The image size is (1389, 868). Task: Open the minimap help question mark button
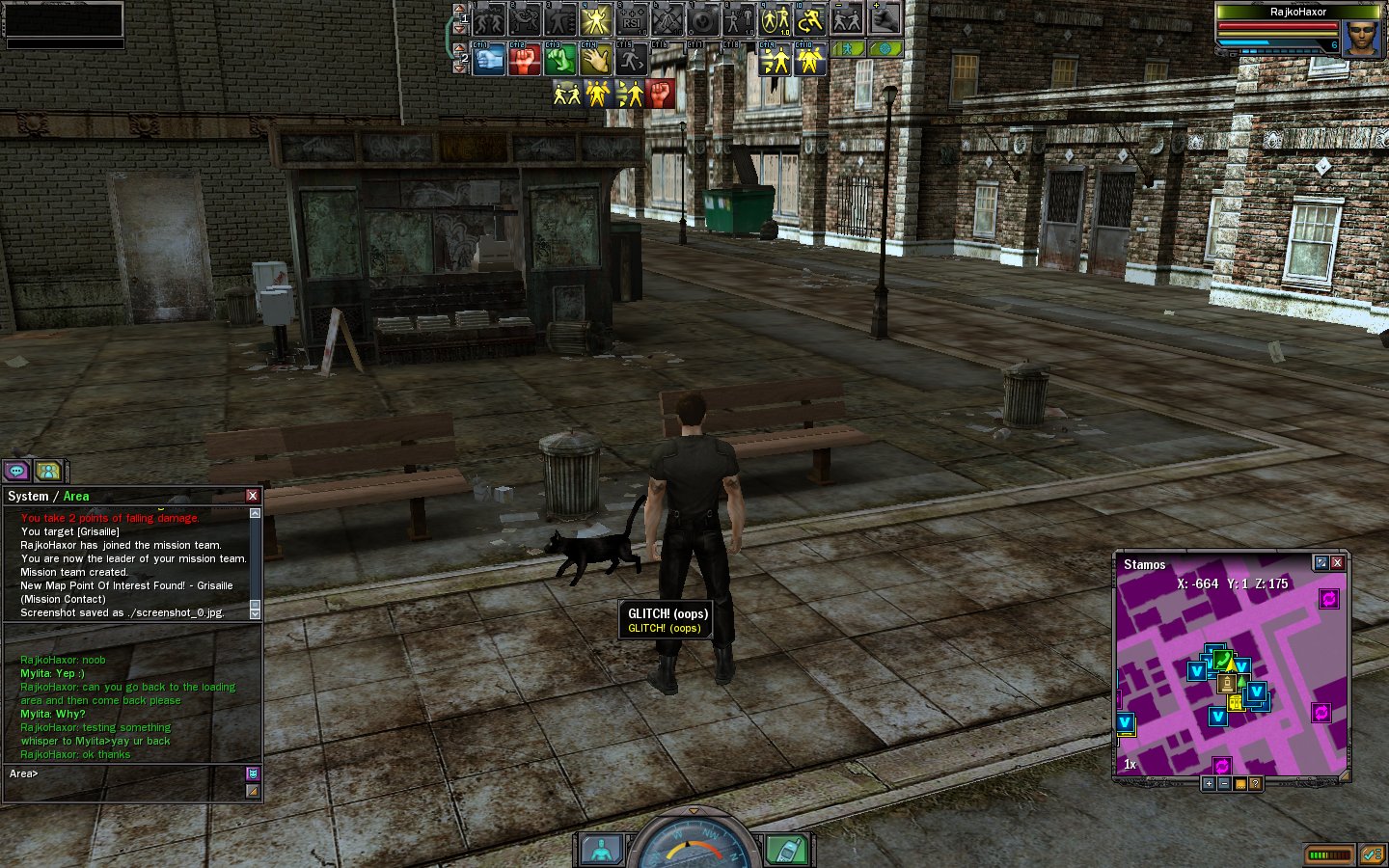[1255, 783]
